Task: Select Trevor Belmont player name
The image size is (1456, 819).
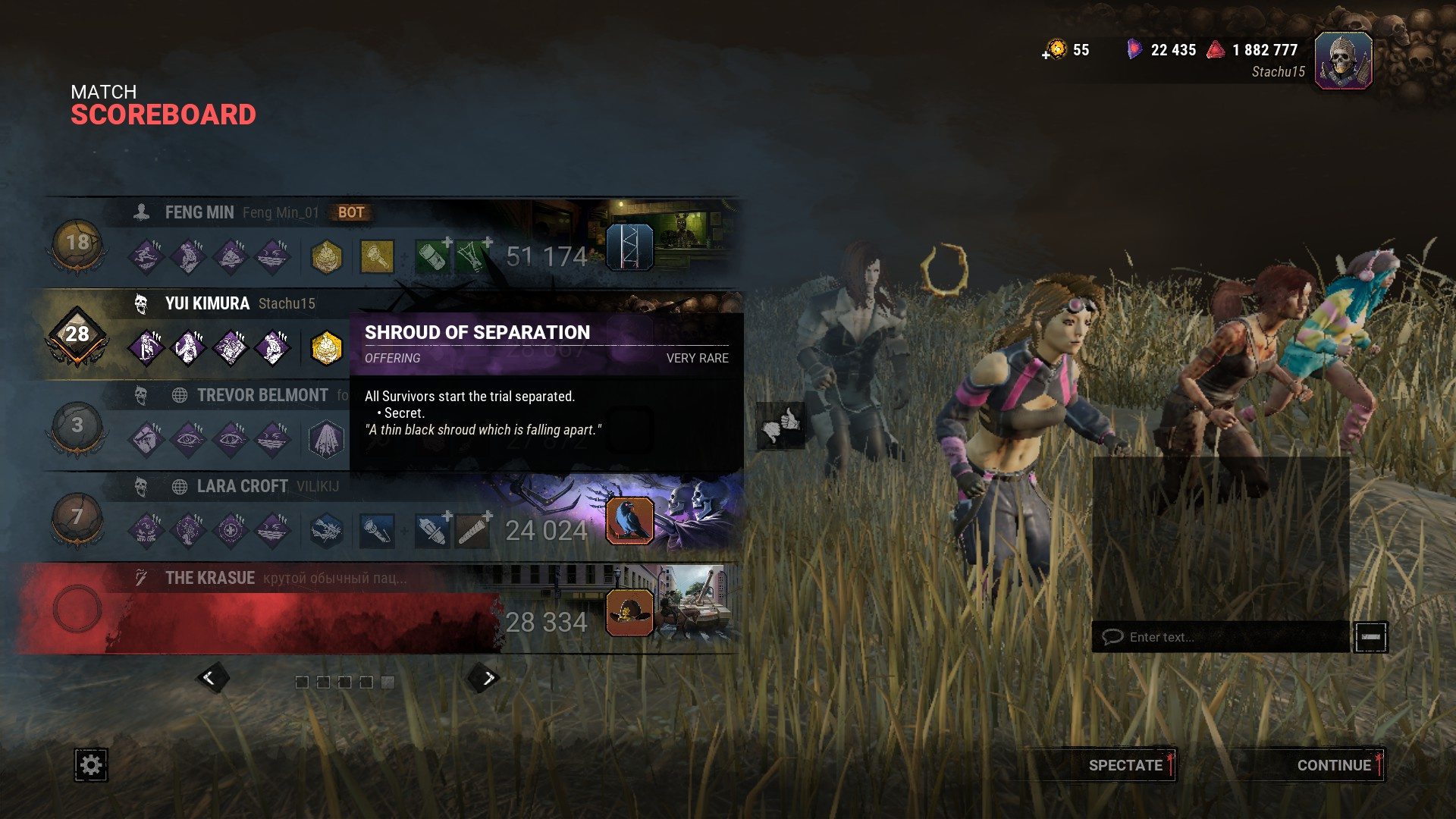Action: coord(262,395)
